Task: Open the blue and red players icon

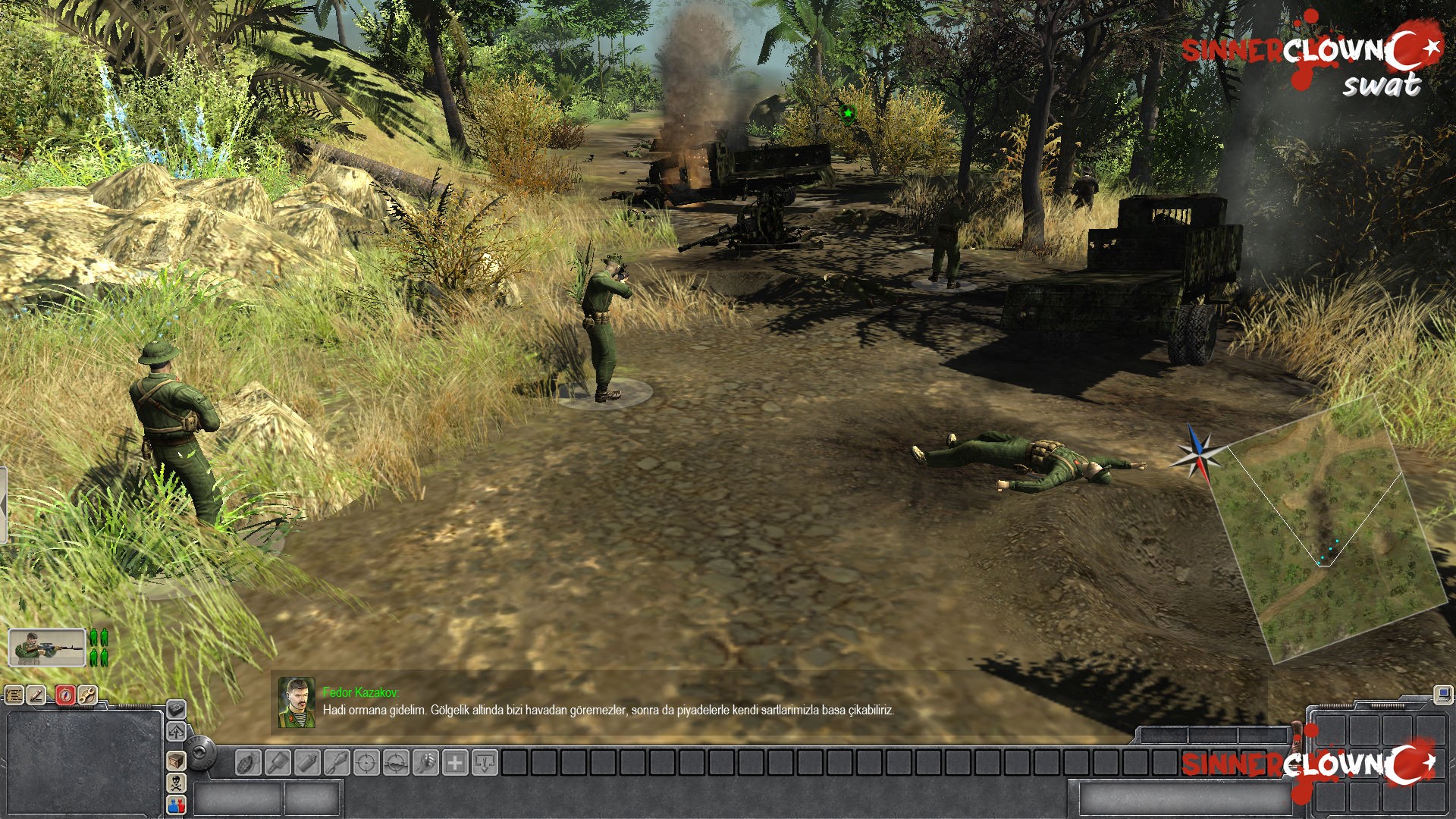Action: (176, 805)
